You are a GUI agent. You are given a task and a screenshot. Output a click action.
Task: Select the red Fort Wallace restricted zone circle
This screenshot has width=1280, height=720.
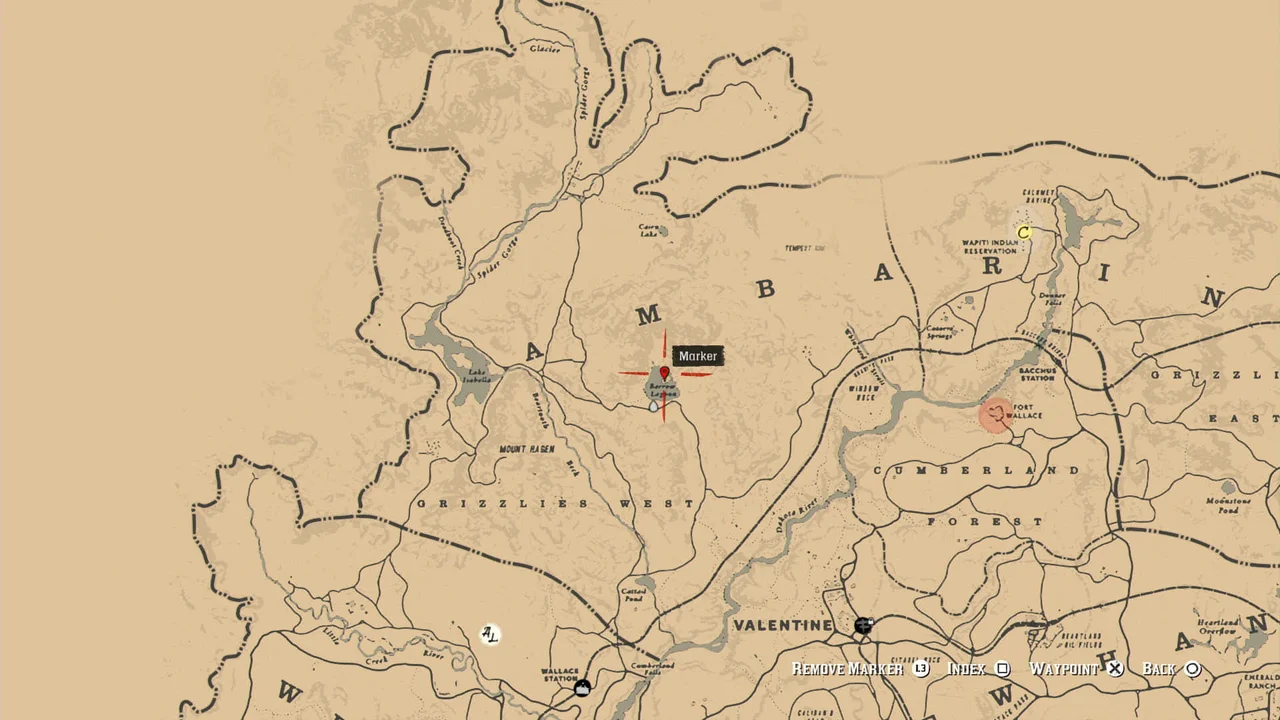[x=995, y=417]
